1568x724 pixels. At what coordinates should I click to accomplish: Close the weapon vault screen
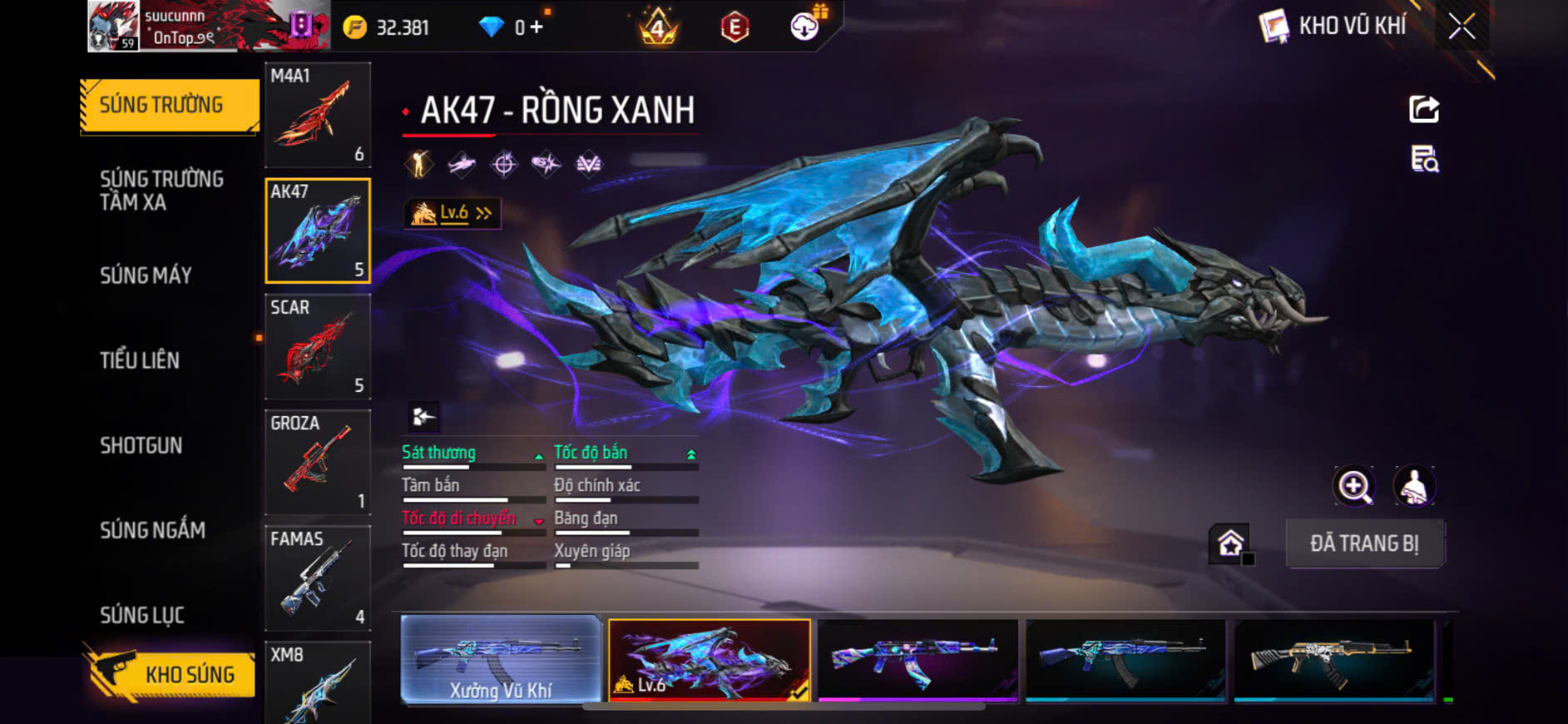(1462, 27)
